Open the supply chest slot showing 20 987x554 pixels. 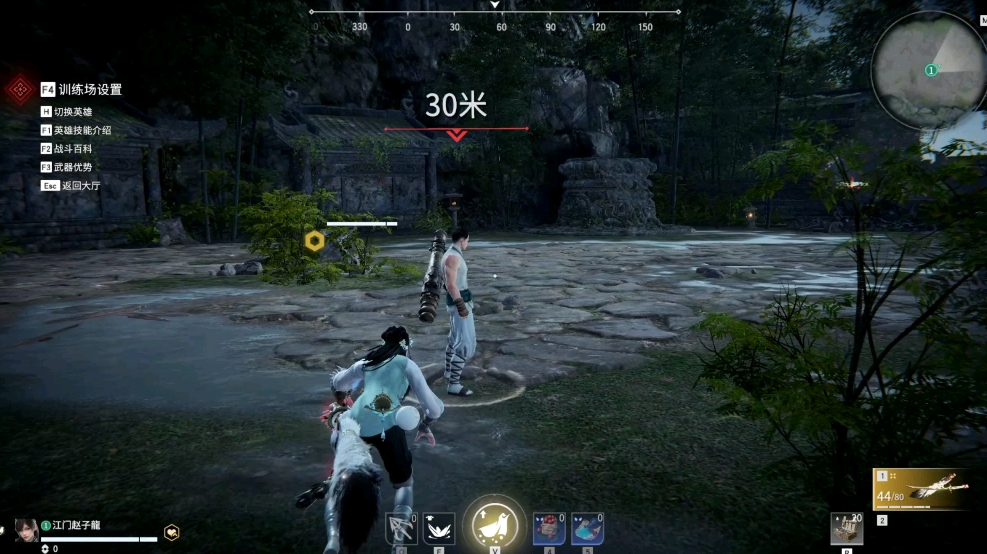pos(847,528)
